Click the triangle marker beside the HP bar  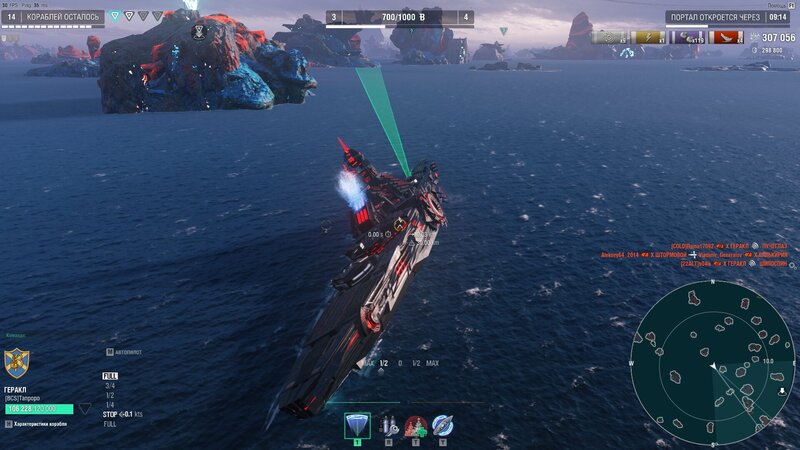coord(85,408)
